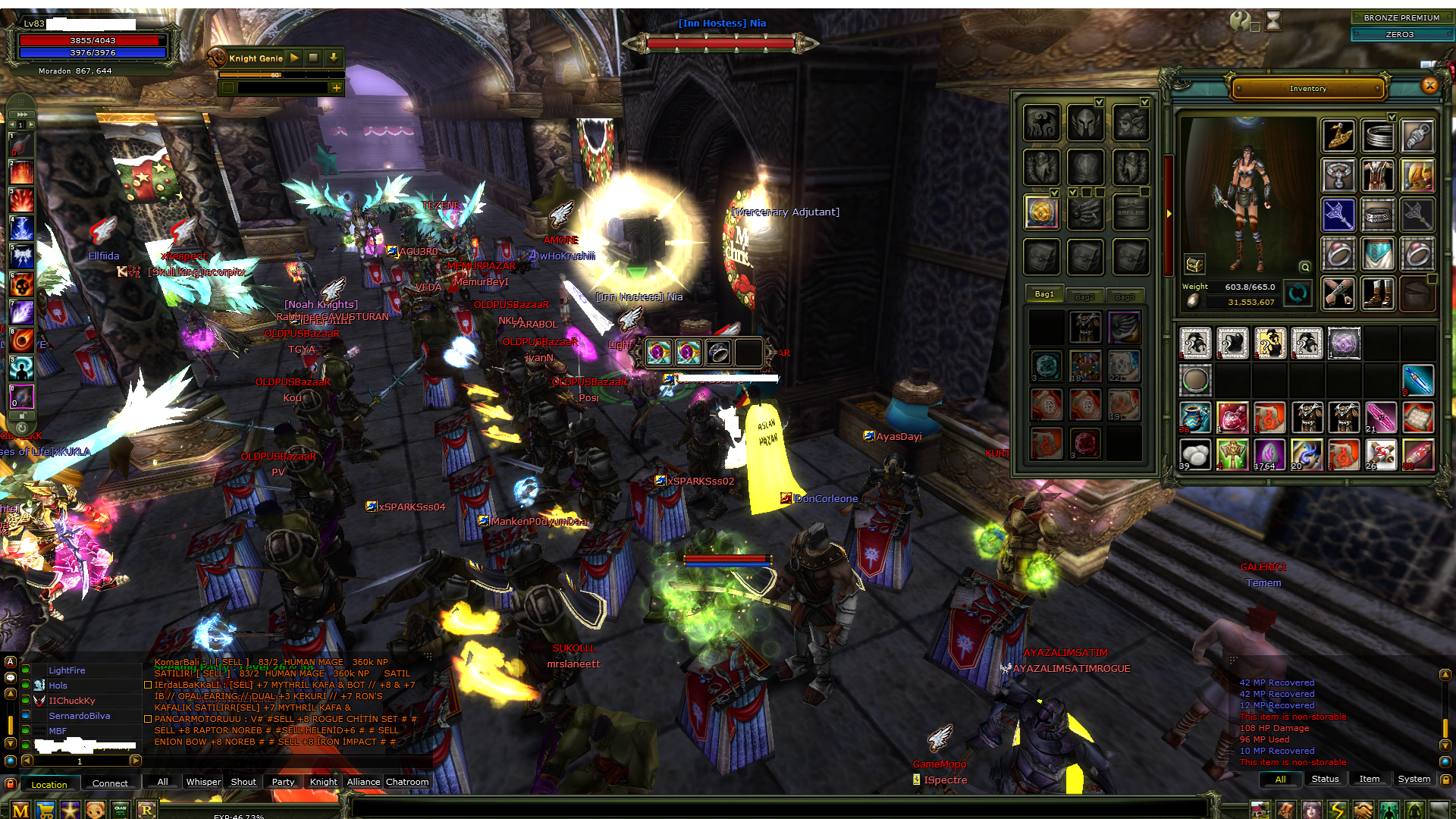
Task: Expand the red side arrow on the Inventory panel
Action: (x=1169, y=213)
